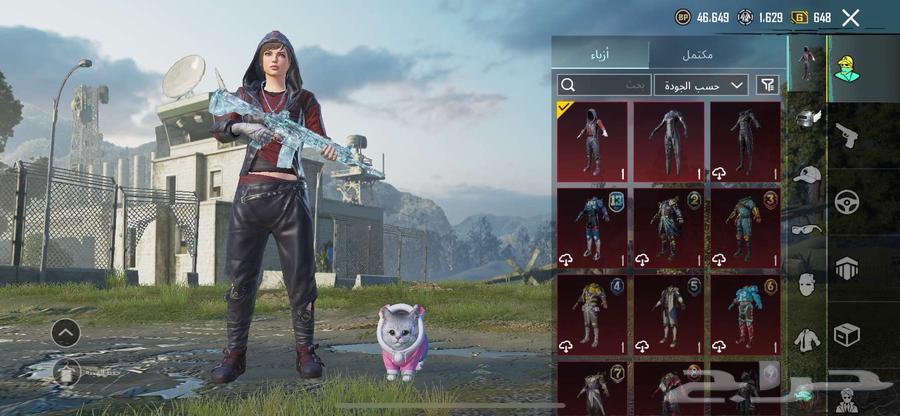This screenshot has width=900, height=416.
Task: Pick the outfit with badge 4
Action: (x=592, y=313)
